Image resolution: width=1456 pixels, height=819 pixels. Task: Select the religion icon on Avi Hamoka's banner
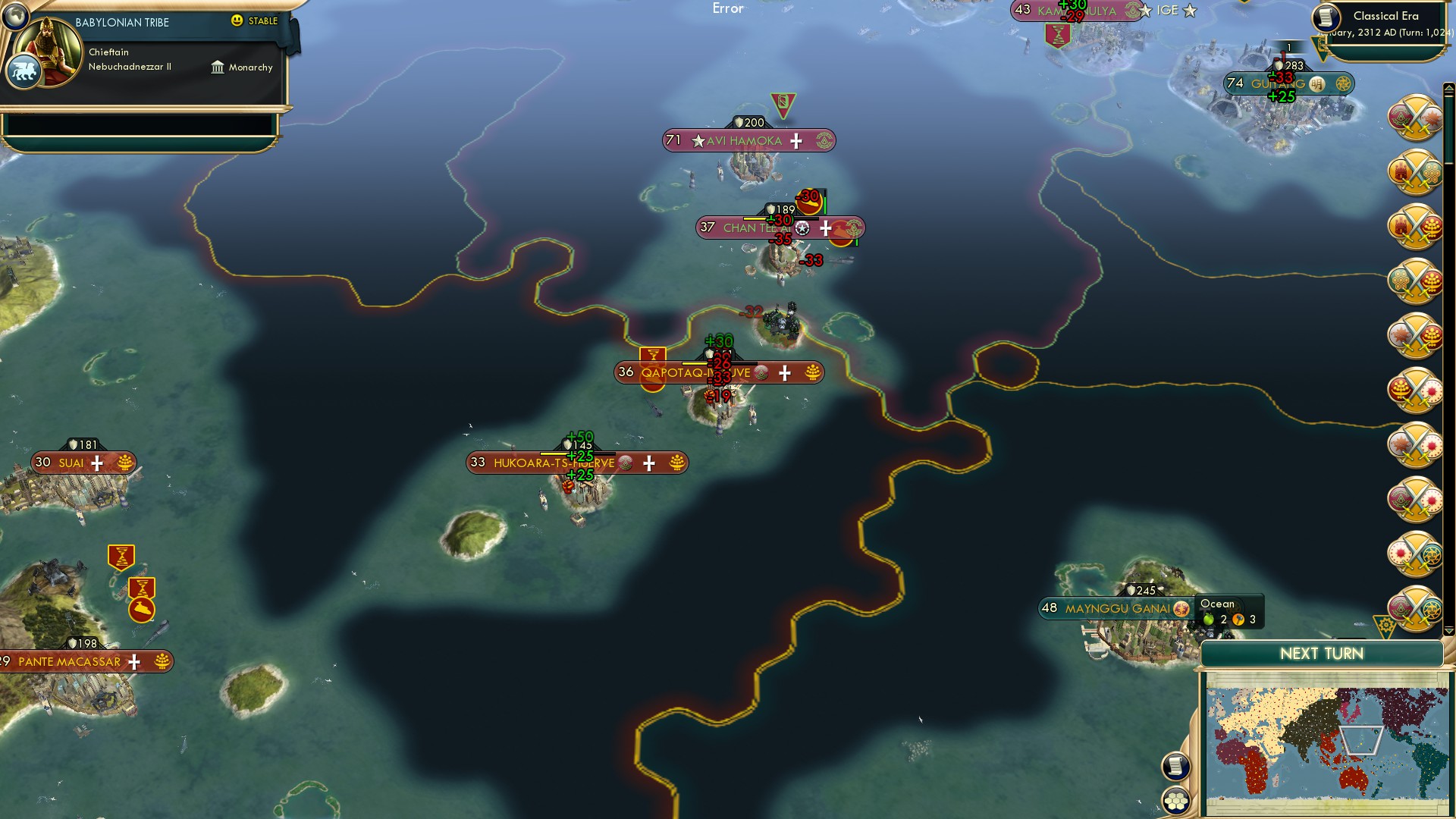point(824,141)
